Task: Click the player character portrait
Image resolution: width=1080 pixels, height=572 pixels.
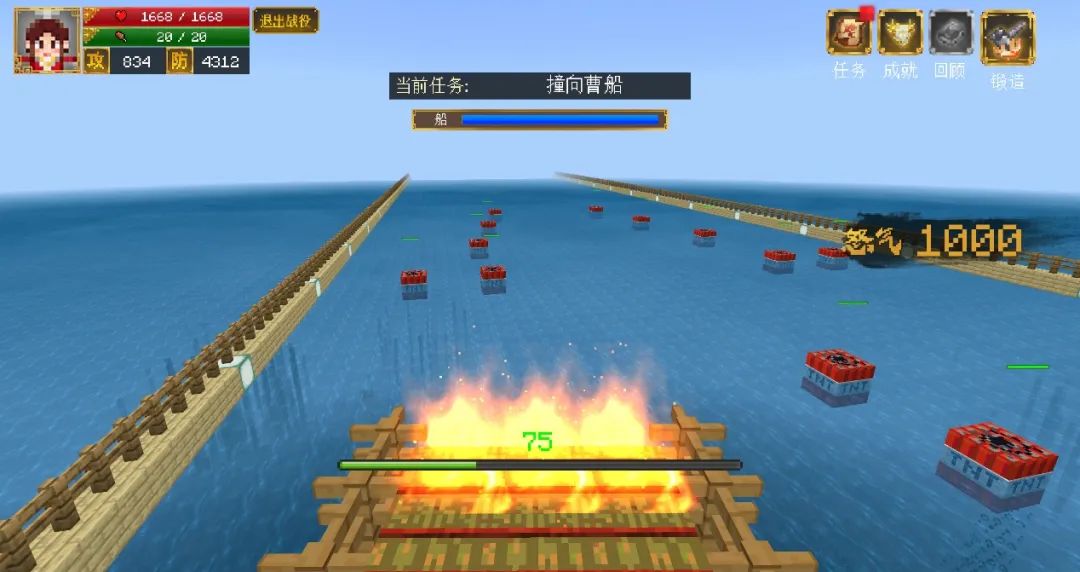Action: [x=47, y=41]
